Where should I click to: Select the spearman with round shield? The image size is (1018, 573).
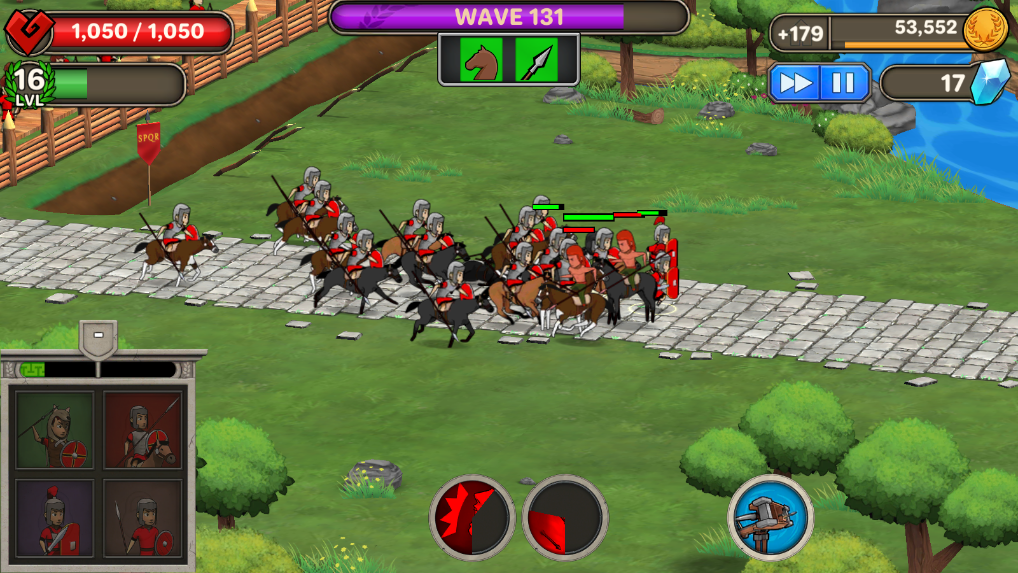[143, 518]
